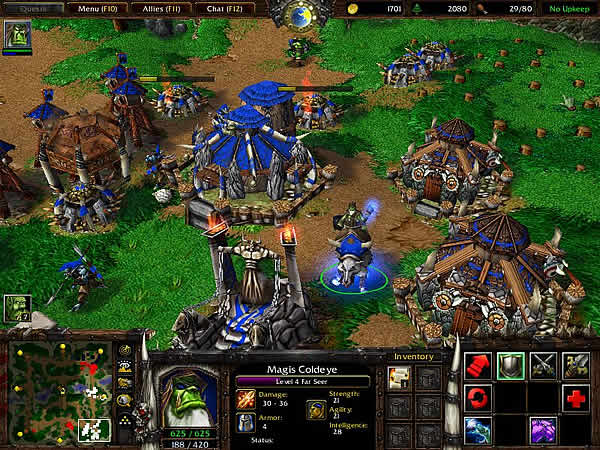Issue the Patrol circular-arrows command
This screenshot has height=450, width=600.
478,398
